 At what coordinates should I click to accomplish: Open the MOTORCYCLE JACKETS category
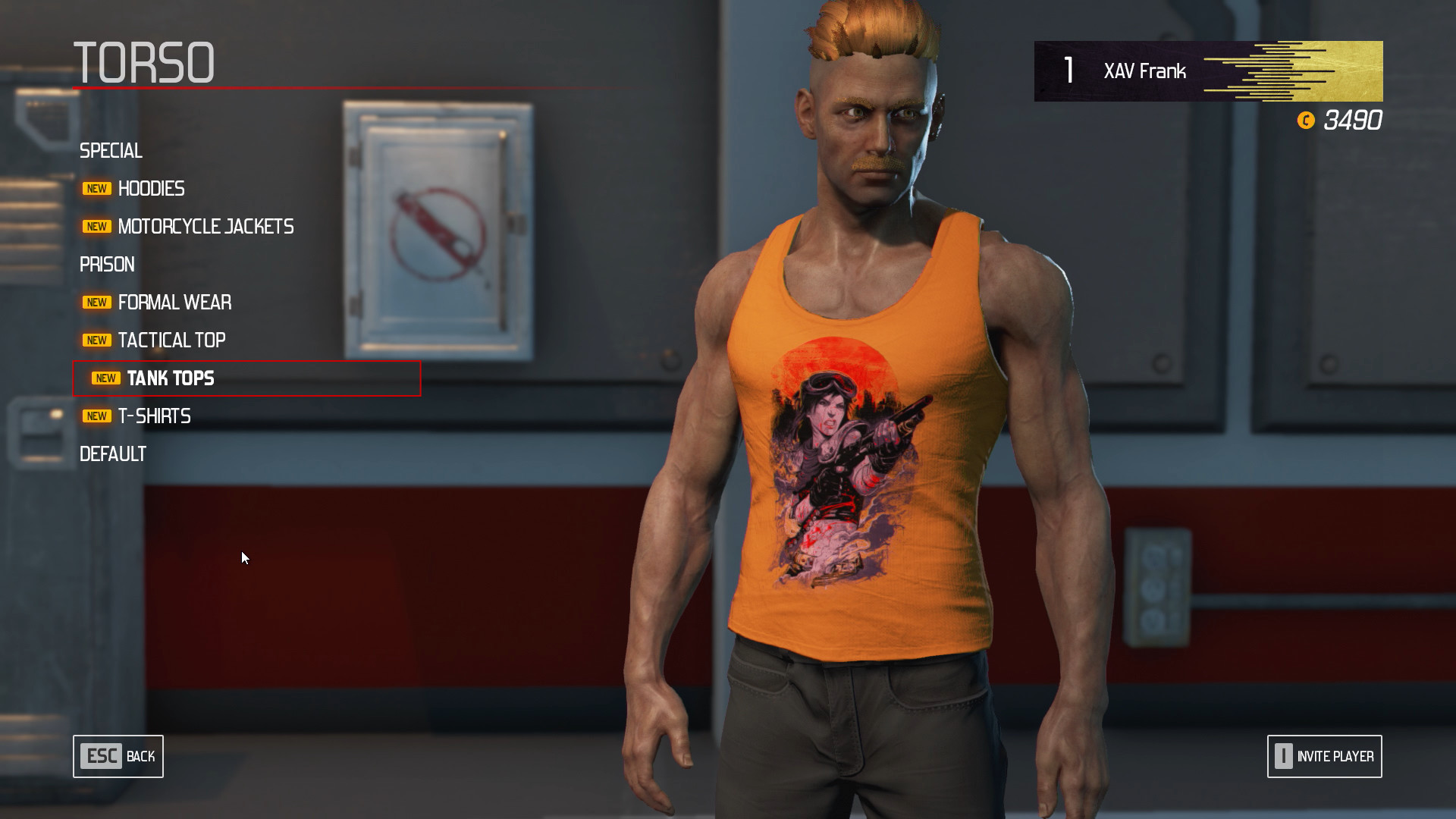pyautogui.click(x=206, y=226)
